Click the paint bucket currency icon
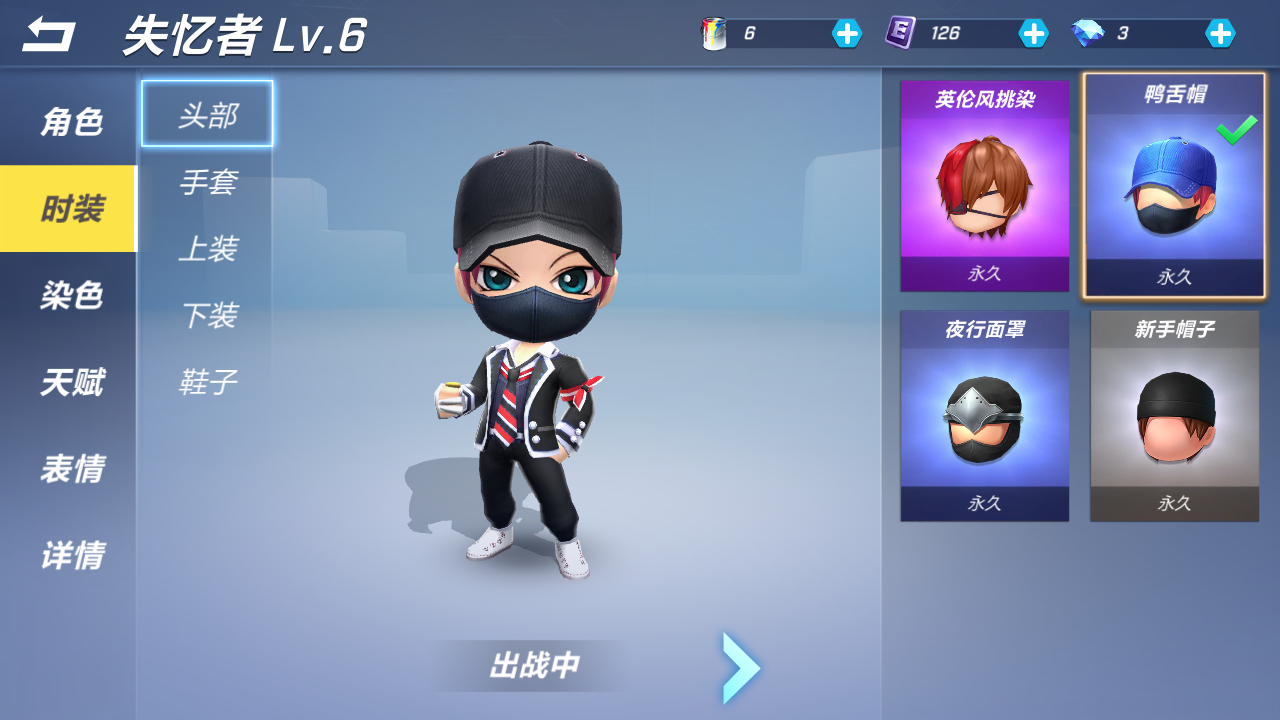The width and height of the screenshot is (1280, 720). point(712,33)
